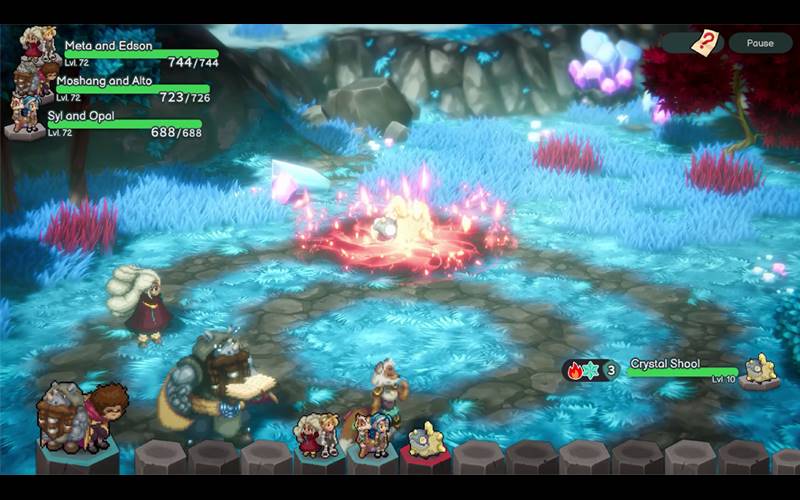The image size is (800, 500).
Task: Click the fire weakness icon by Crystal Shool
Action: [x=575, y=370]
